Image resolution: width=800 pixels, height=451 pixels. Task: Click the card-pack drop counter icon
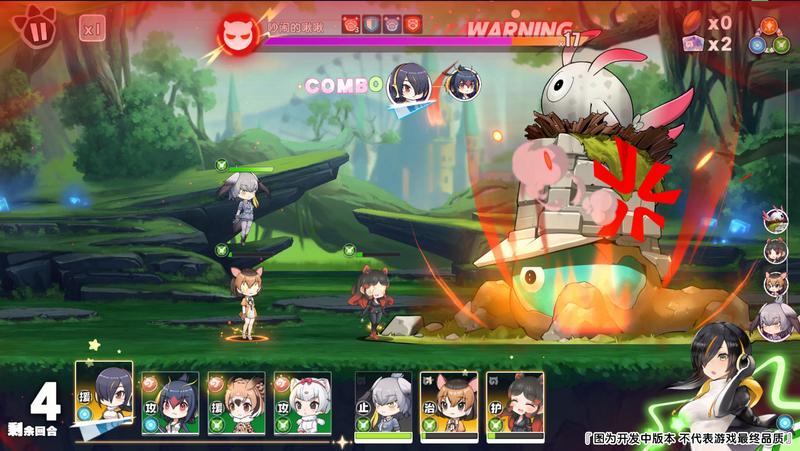tap(692, 44)
